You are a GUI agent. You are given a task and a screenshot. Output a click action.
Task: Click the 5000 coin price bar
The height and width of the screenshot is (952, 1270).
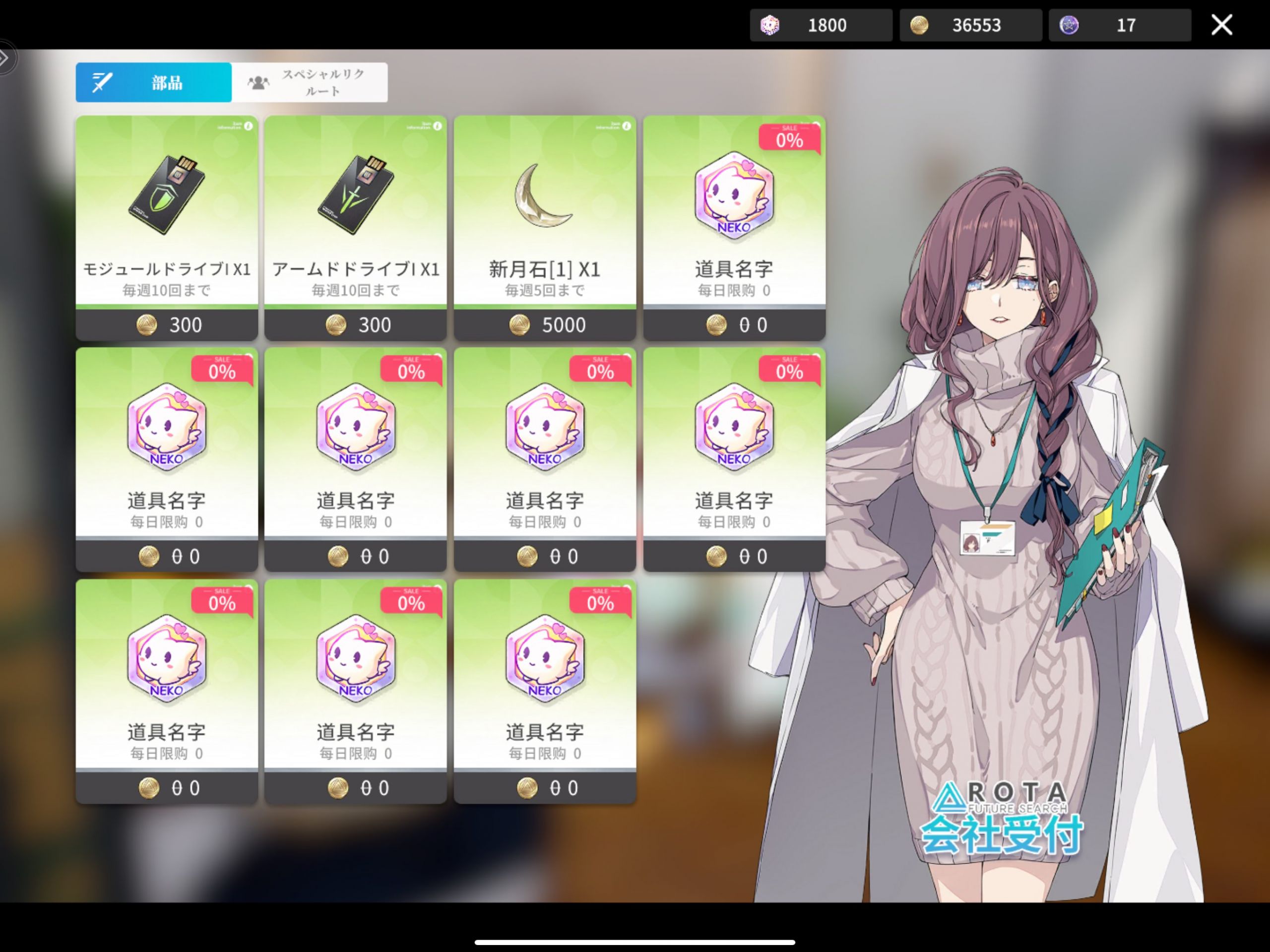544,325
